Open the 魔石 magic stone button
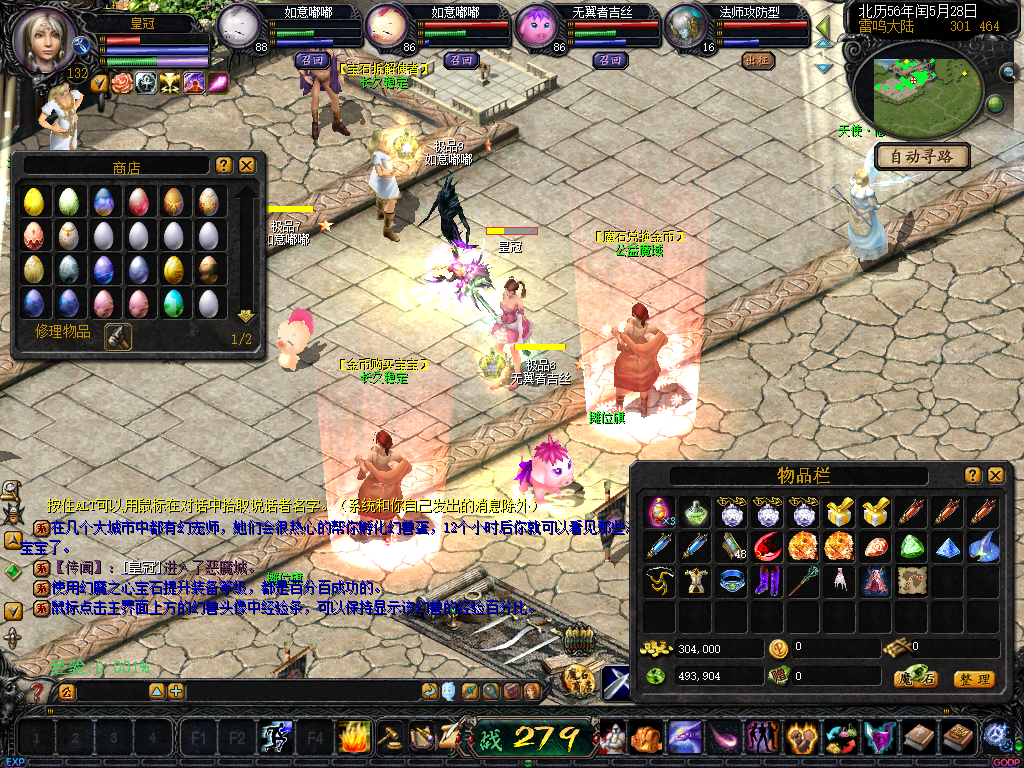 pos(916,679)
